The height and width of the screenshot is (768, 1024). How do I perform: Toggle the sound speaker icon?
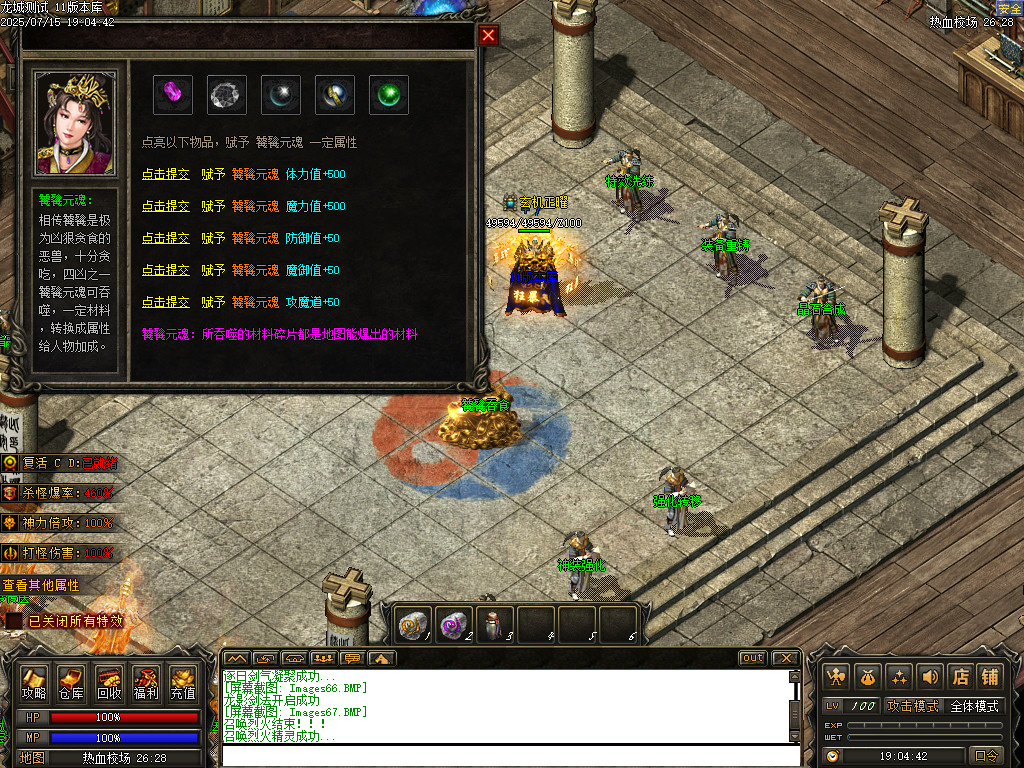click(930, 676)
